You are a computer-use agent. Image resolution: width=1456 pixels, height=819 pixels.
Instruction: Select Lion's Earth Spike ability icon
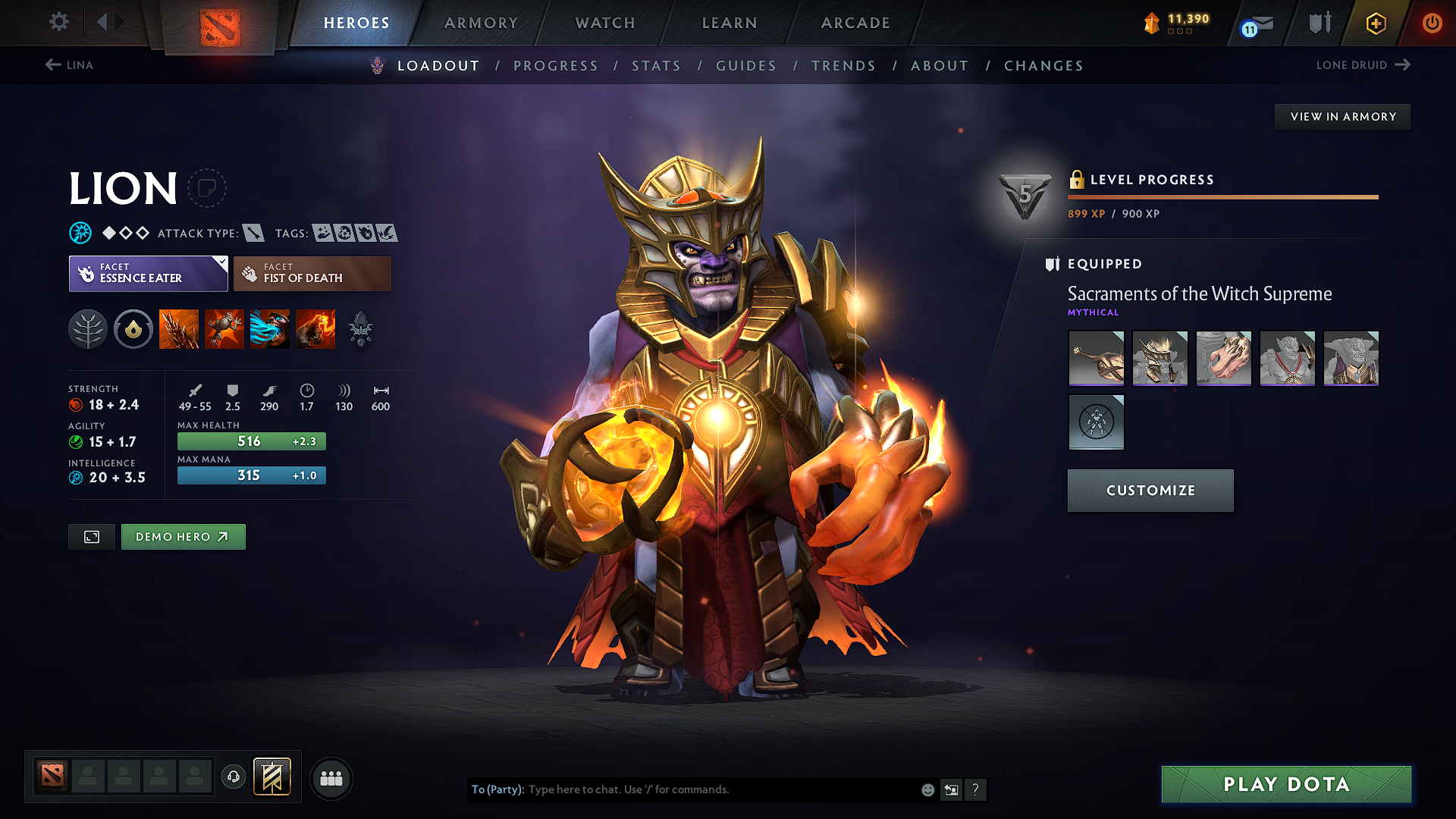178,328
